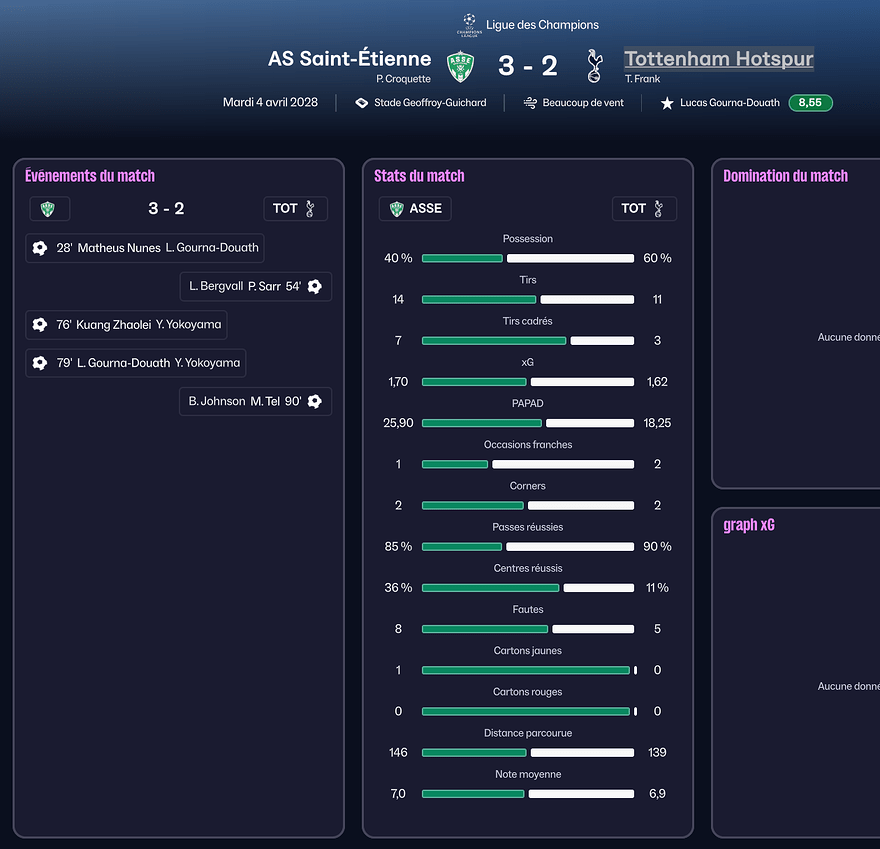880x849 pixels.
Task: View manager T. Frank's profile
Action: tap(641, 79)
